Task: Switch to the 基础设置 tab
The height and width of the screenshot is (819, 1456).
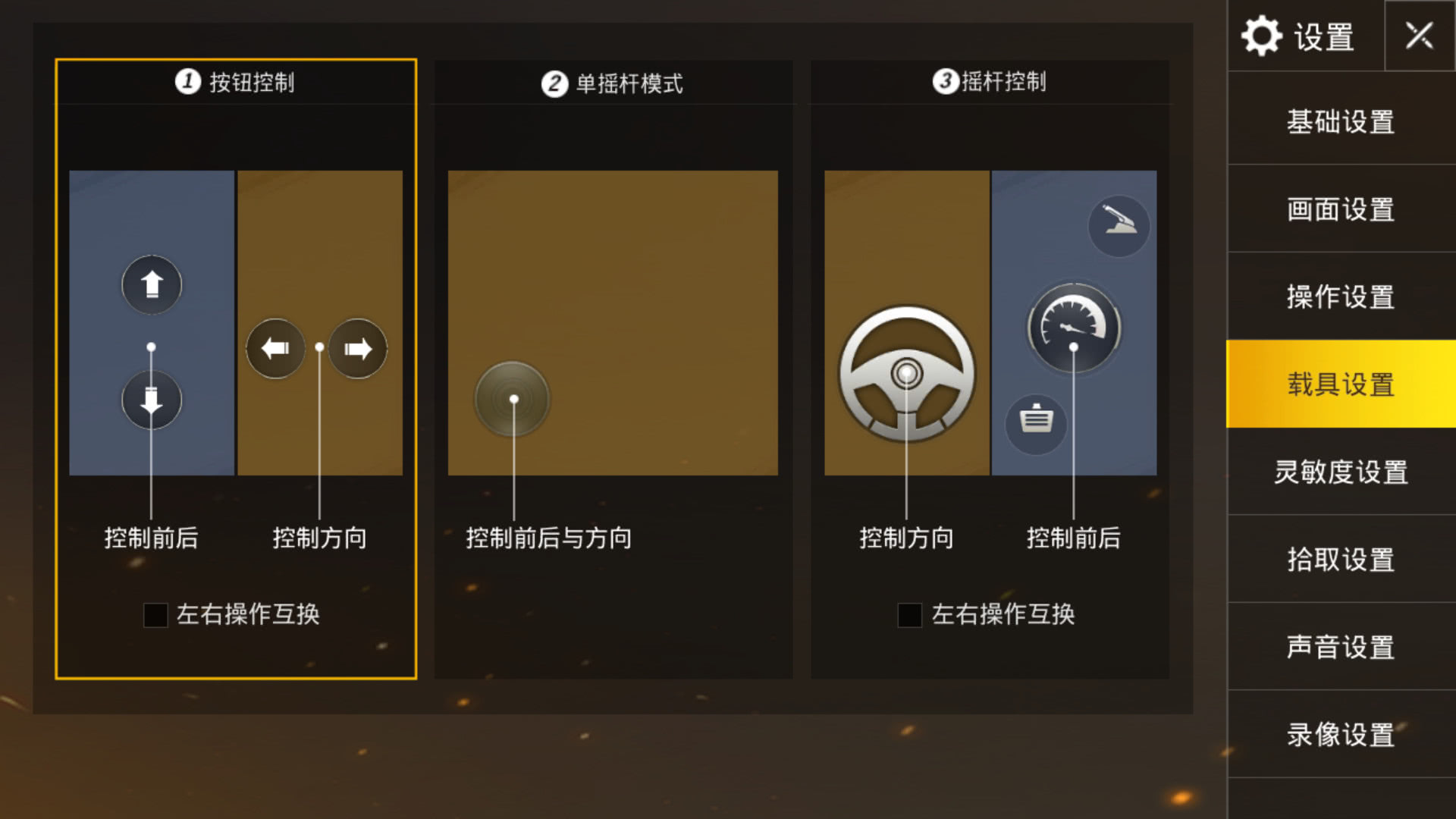Action: pyautogui.click(x=1338, y=122)
